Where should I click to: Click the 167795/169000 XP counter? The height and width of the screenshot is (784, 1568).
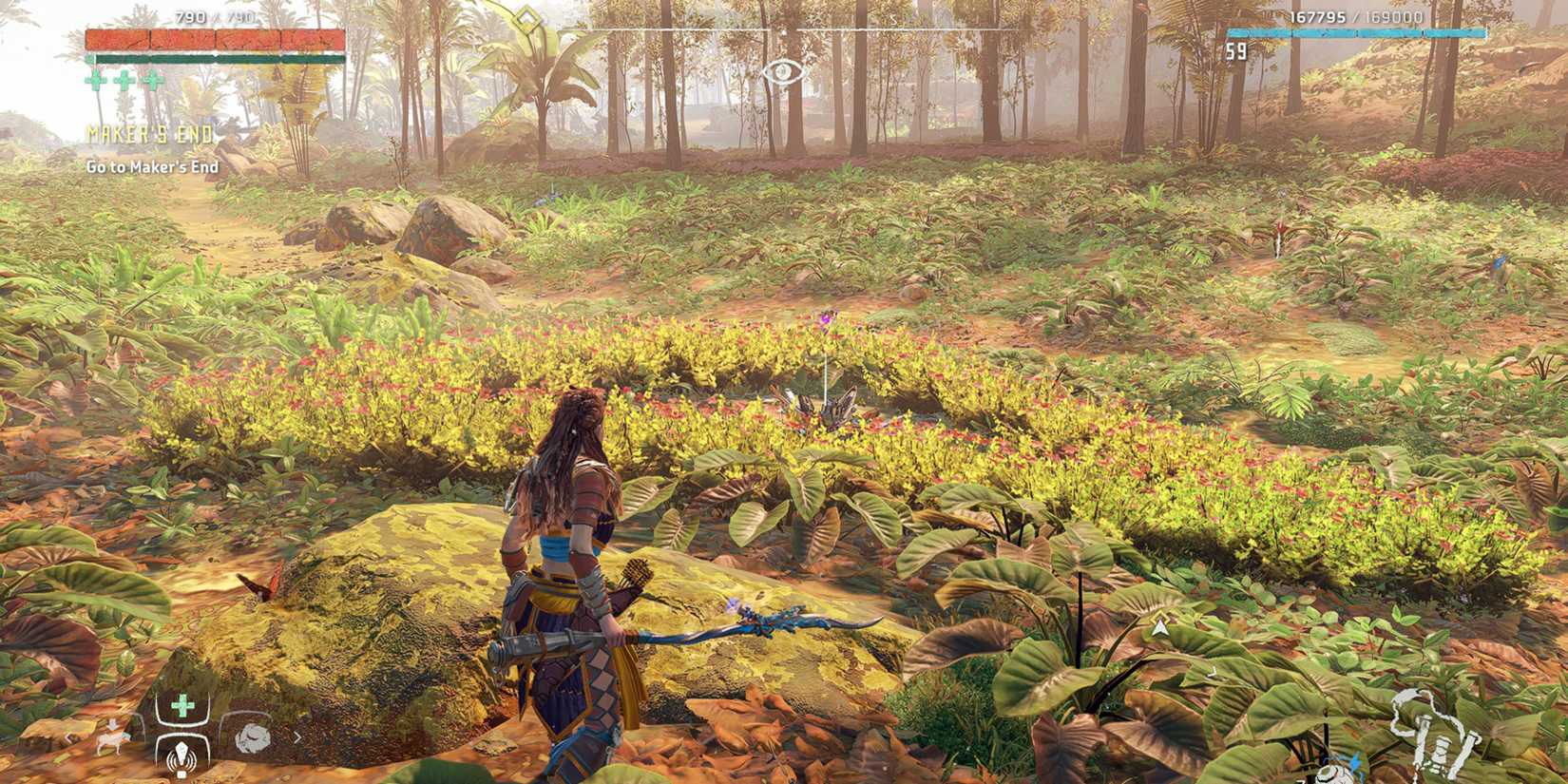[x=1357, y=17]
